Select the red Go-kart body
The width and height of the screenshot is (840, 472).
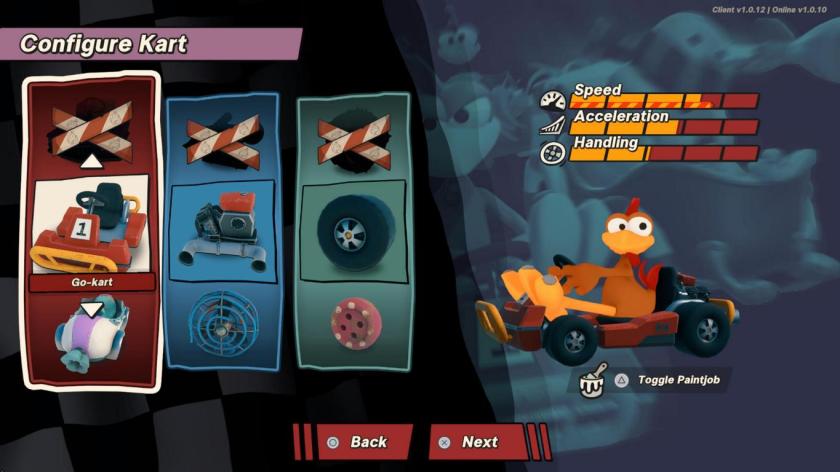(91, 228)
